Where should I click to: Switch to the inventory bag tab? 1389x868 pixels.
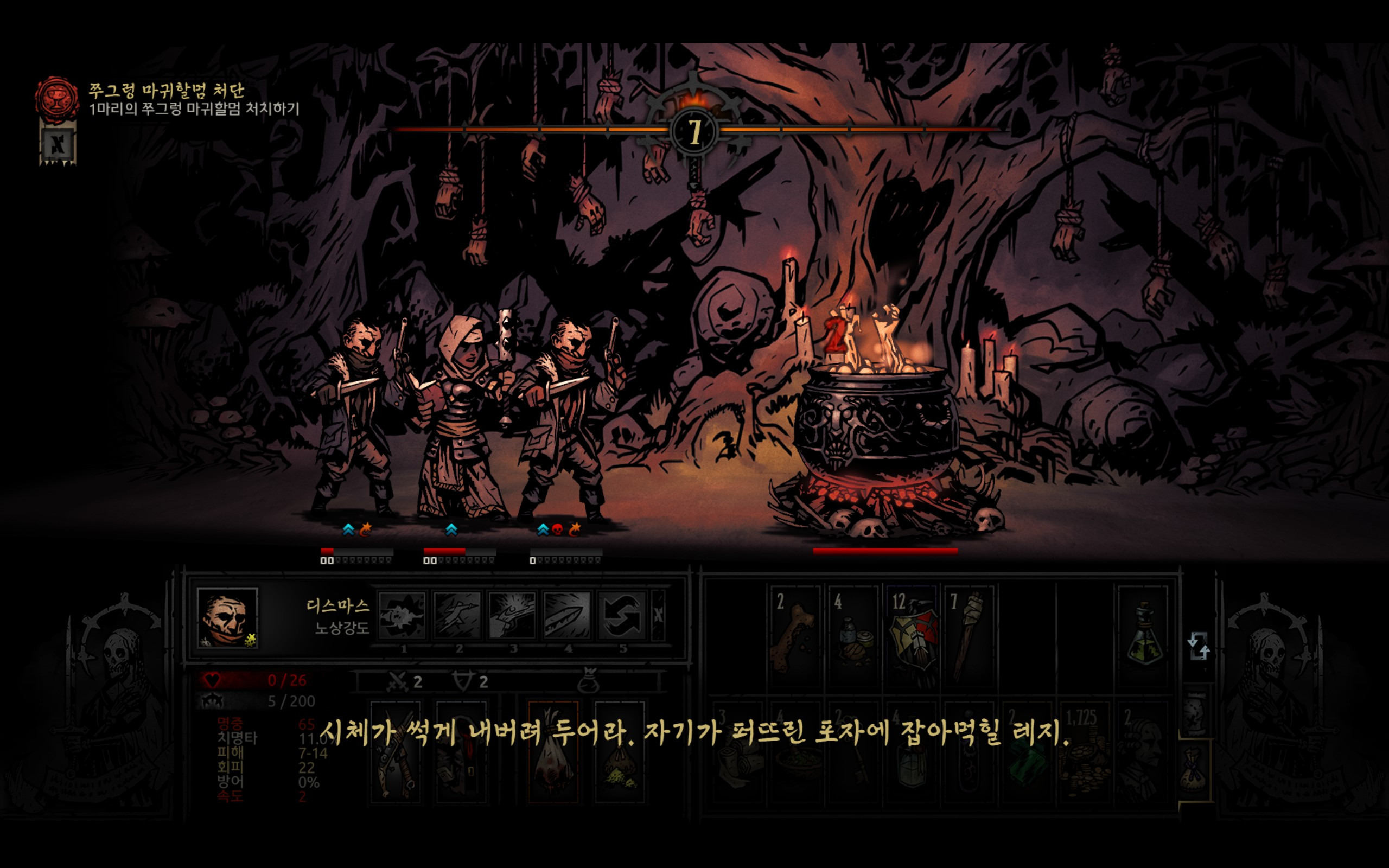coord(1195,770)
